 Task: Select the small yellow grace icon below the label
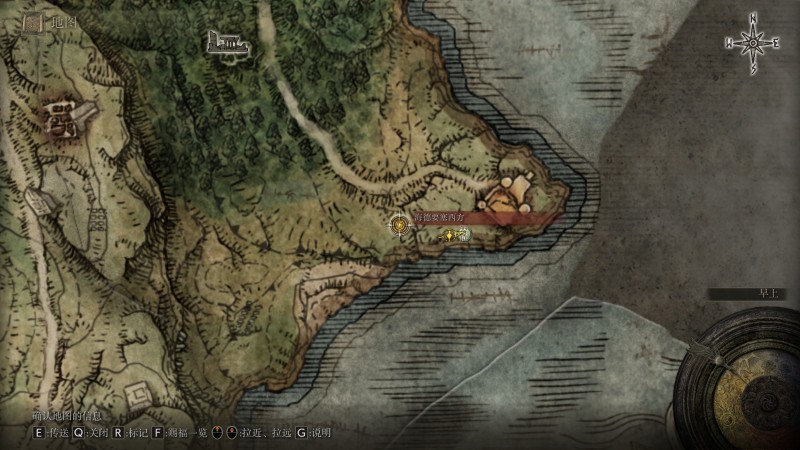(x=450, y=235)
